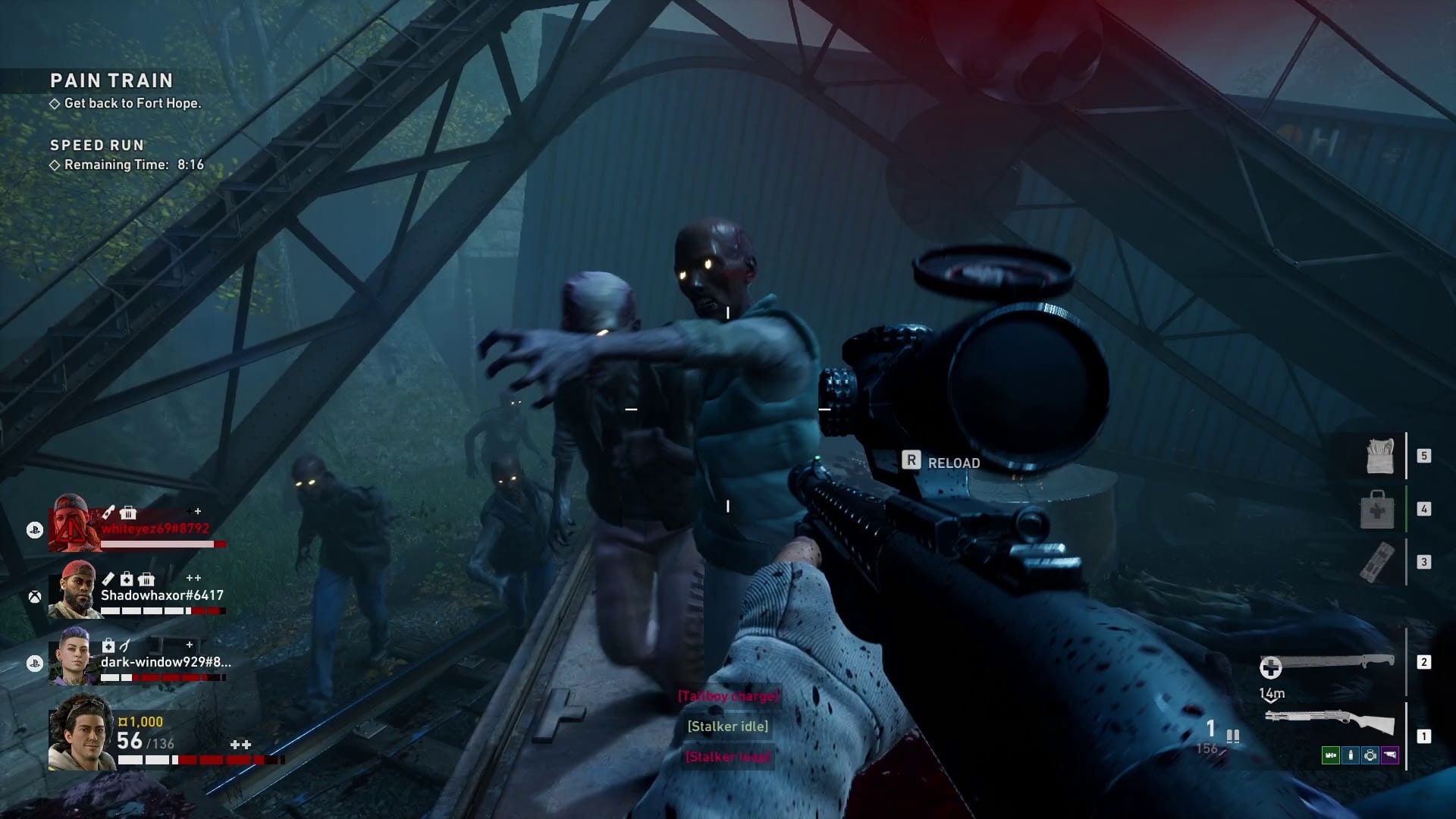
Task: Click the purple stock attachment icon
Action: tap(1390, 755)
